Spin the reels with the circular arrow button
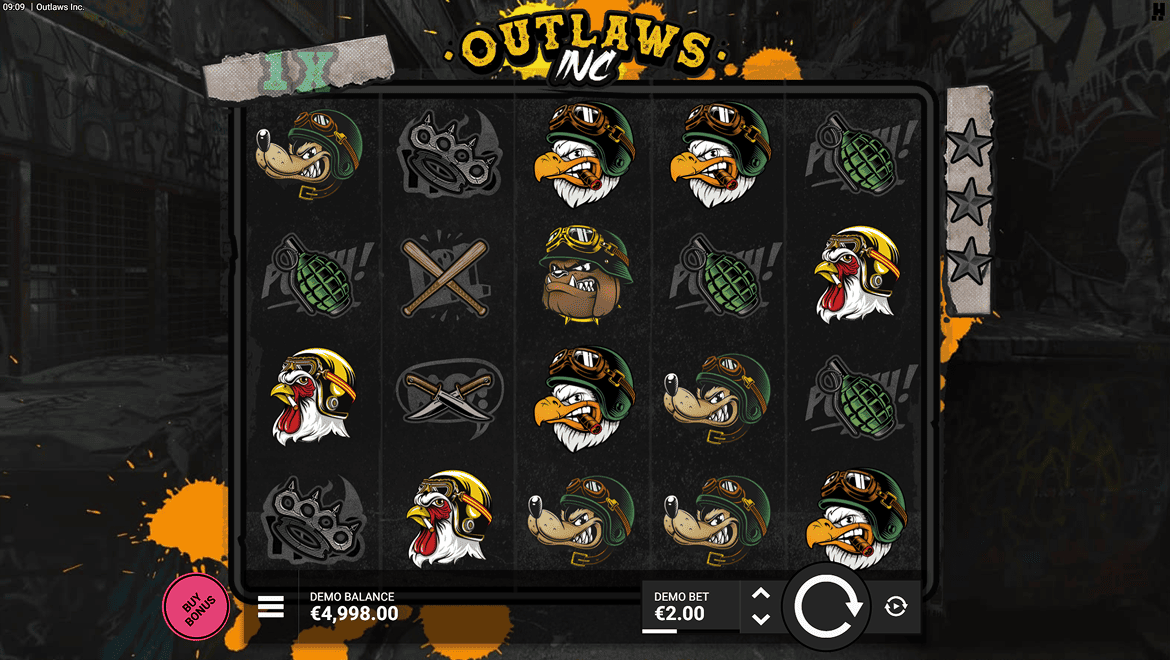 point(827,606)
